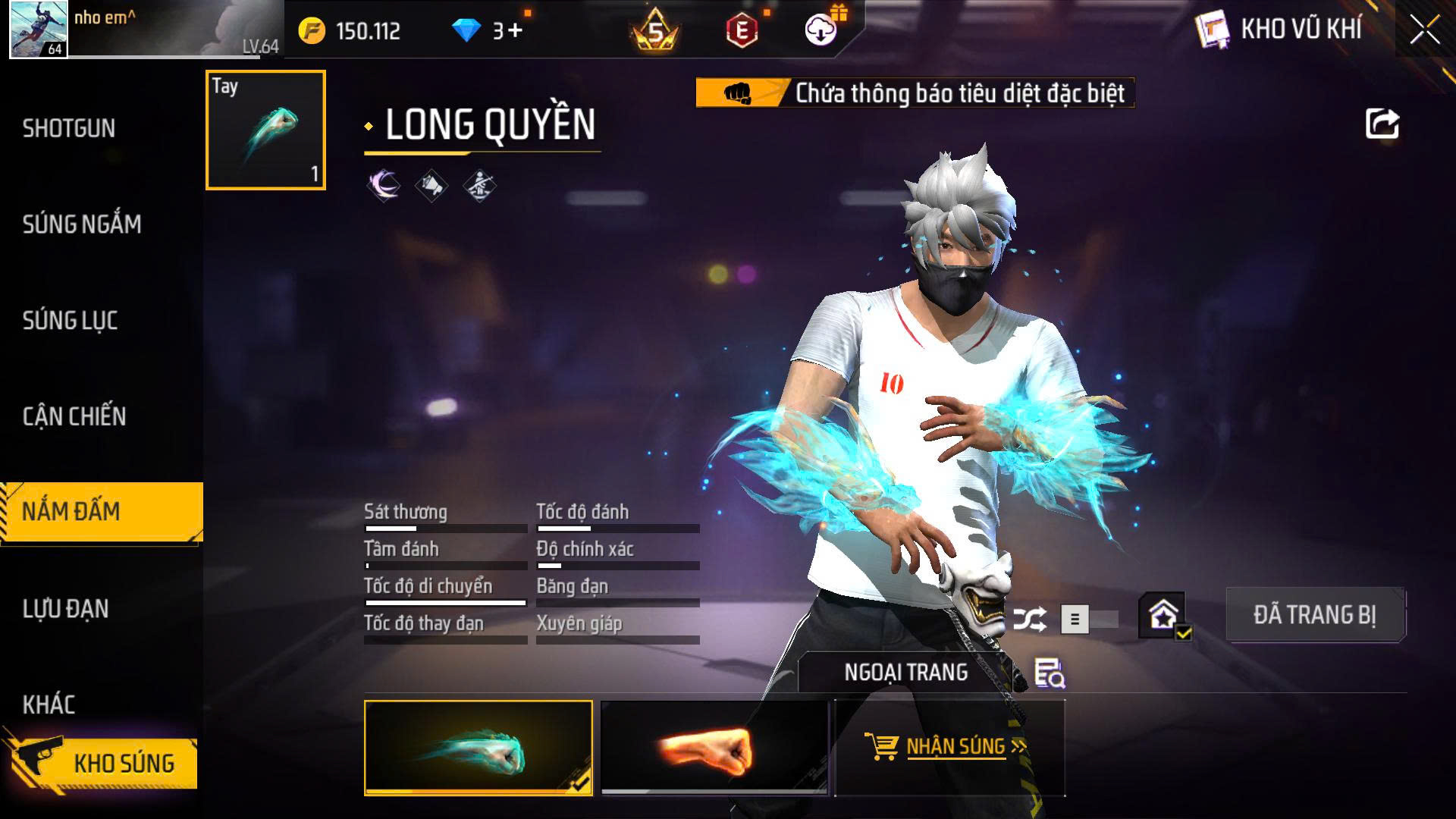Select the SÚNG NGẮM category
1456x819 pixels.
82,224
